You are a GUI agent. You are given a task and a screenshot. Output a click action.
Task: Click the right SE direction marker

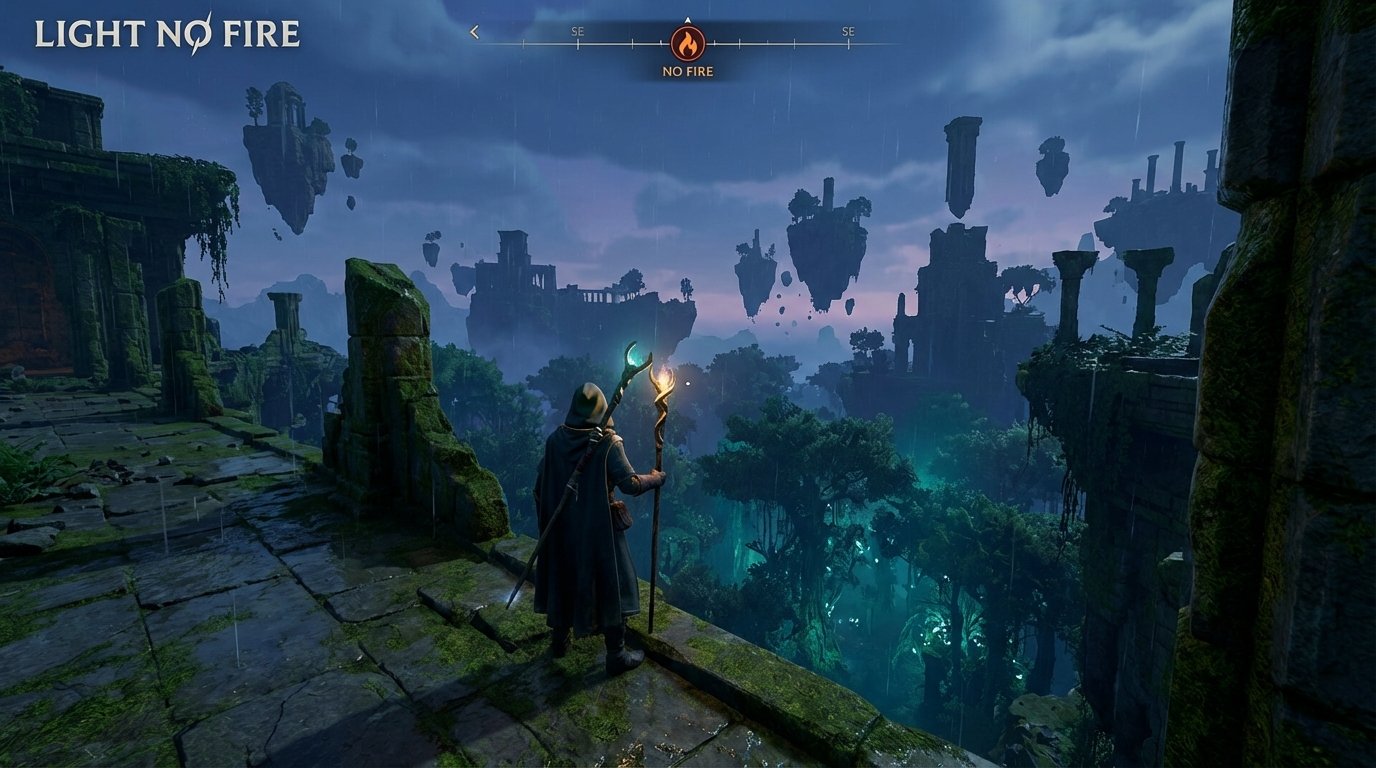(849, 31)
